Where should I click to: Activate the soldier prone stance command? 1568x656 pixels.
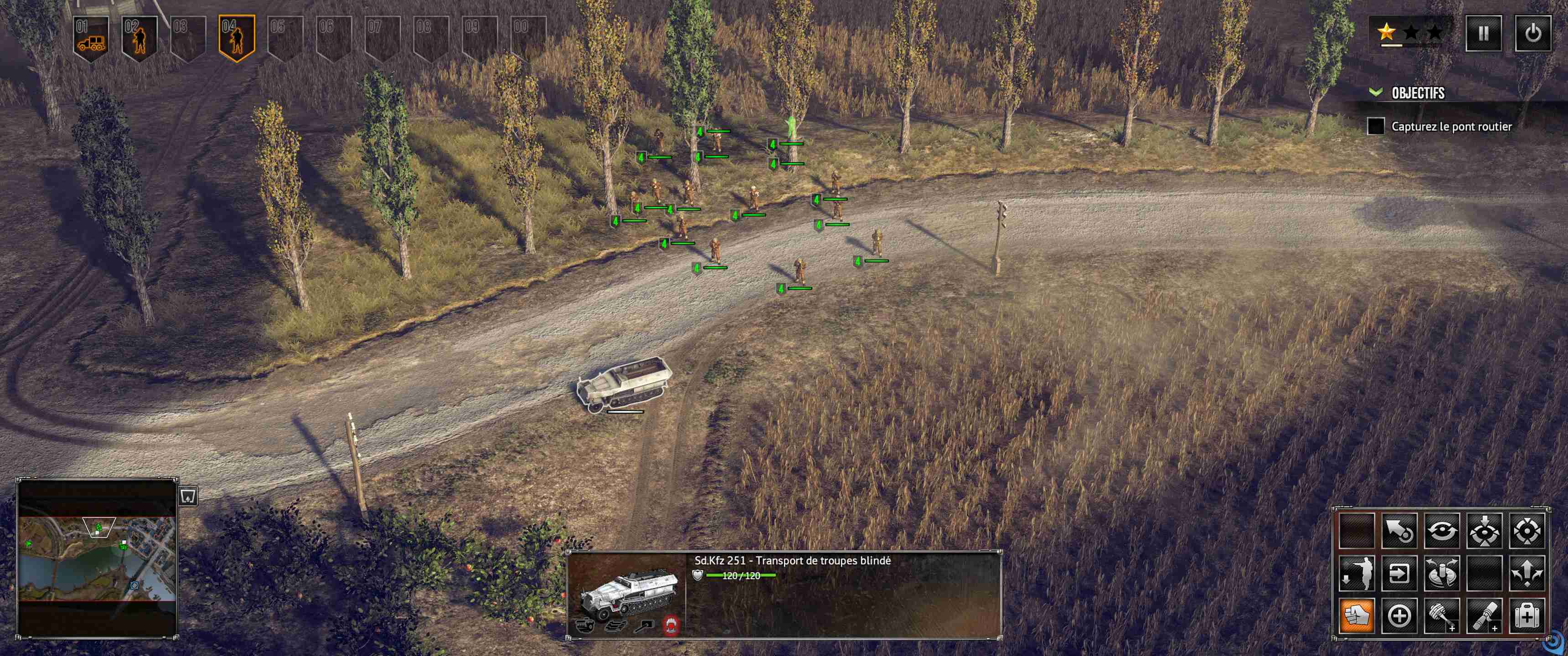1357,573
